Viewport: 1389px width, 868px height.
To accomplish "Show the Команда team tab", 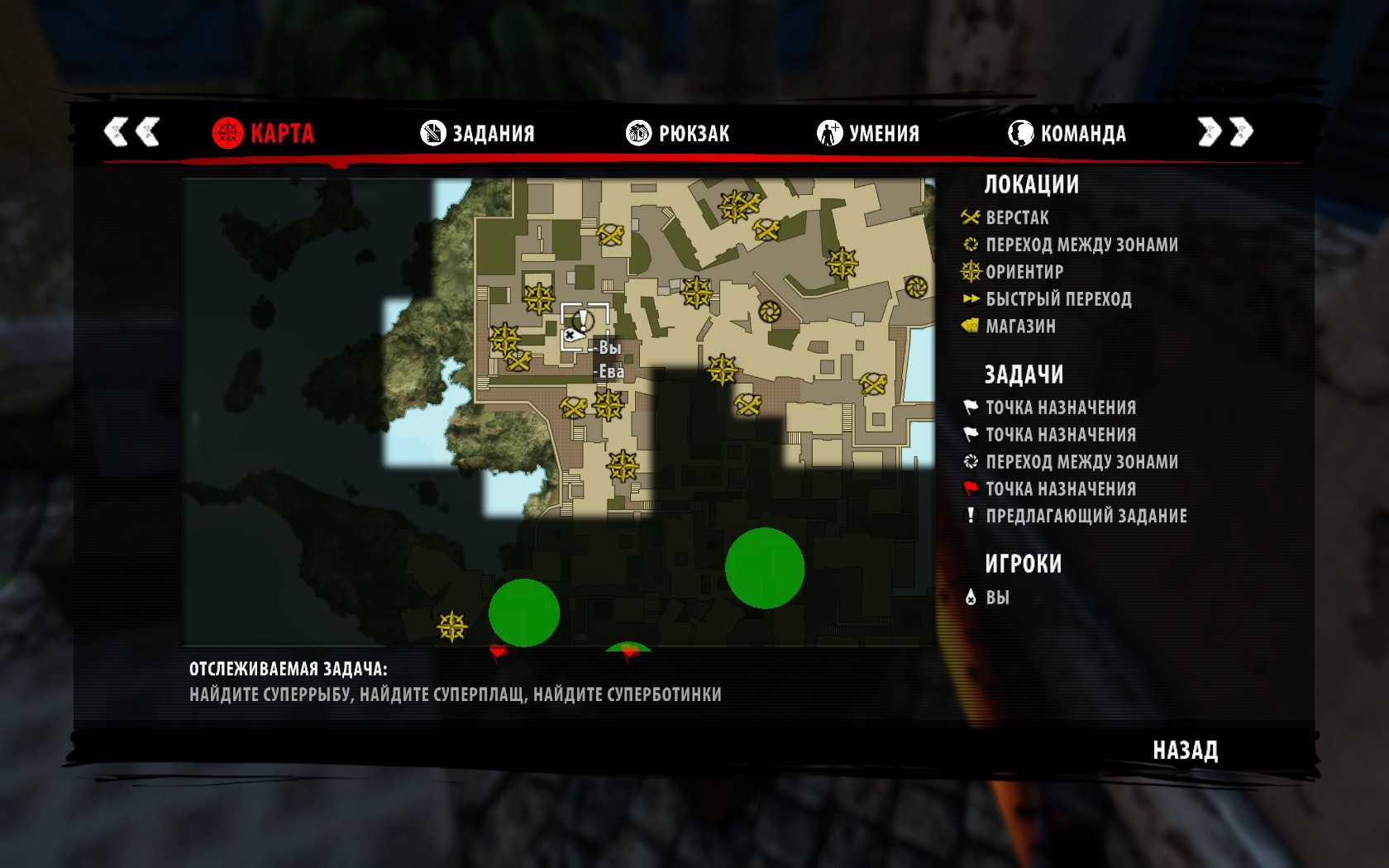I will coord(1067,133).
